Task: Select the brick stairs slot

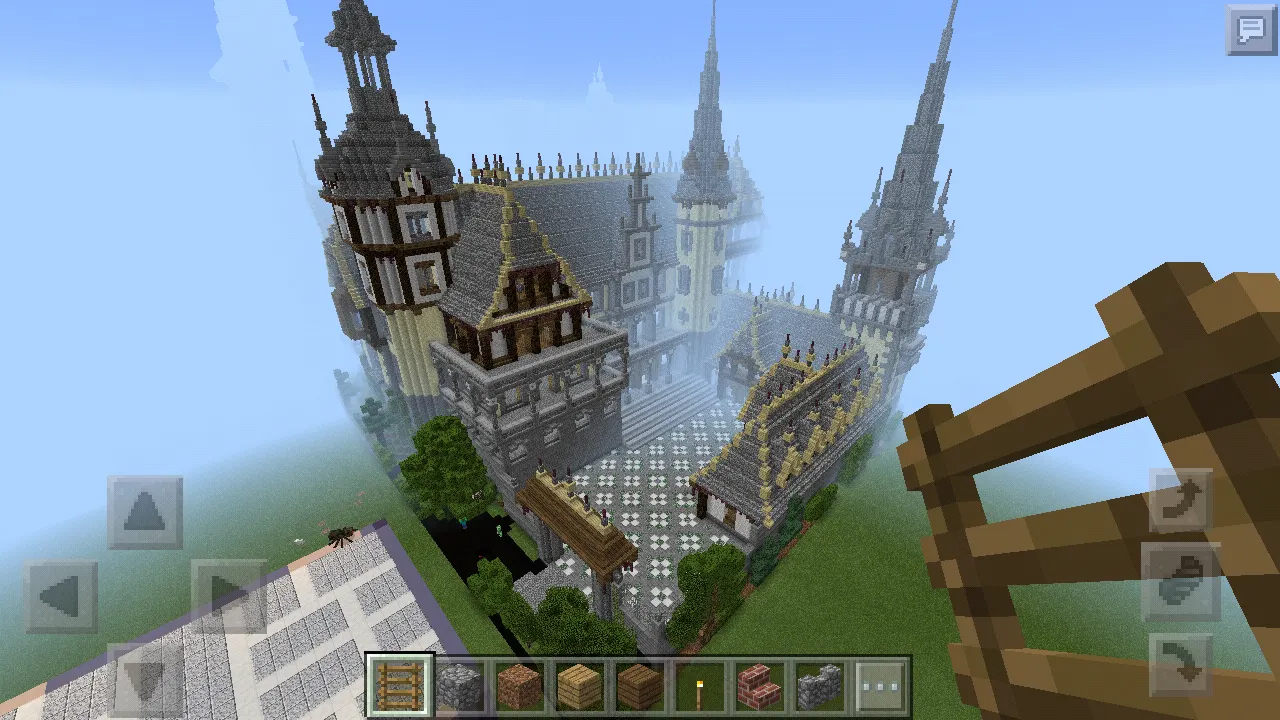Action: pos(760,686)
